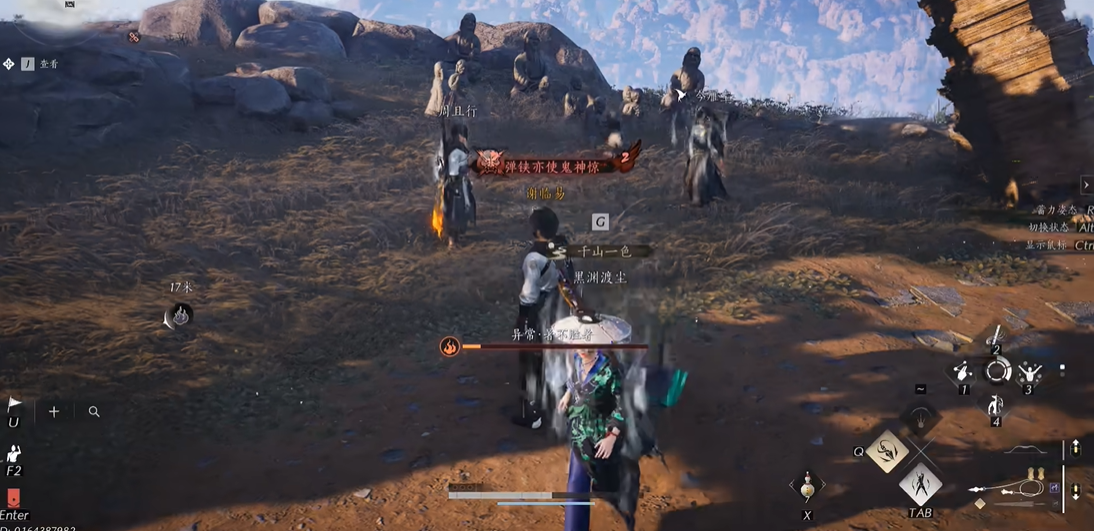Click the circular ring skill wheel
Screen dimensions: 1094x531
(x=997, y=372)
